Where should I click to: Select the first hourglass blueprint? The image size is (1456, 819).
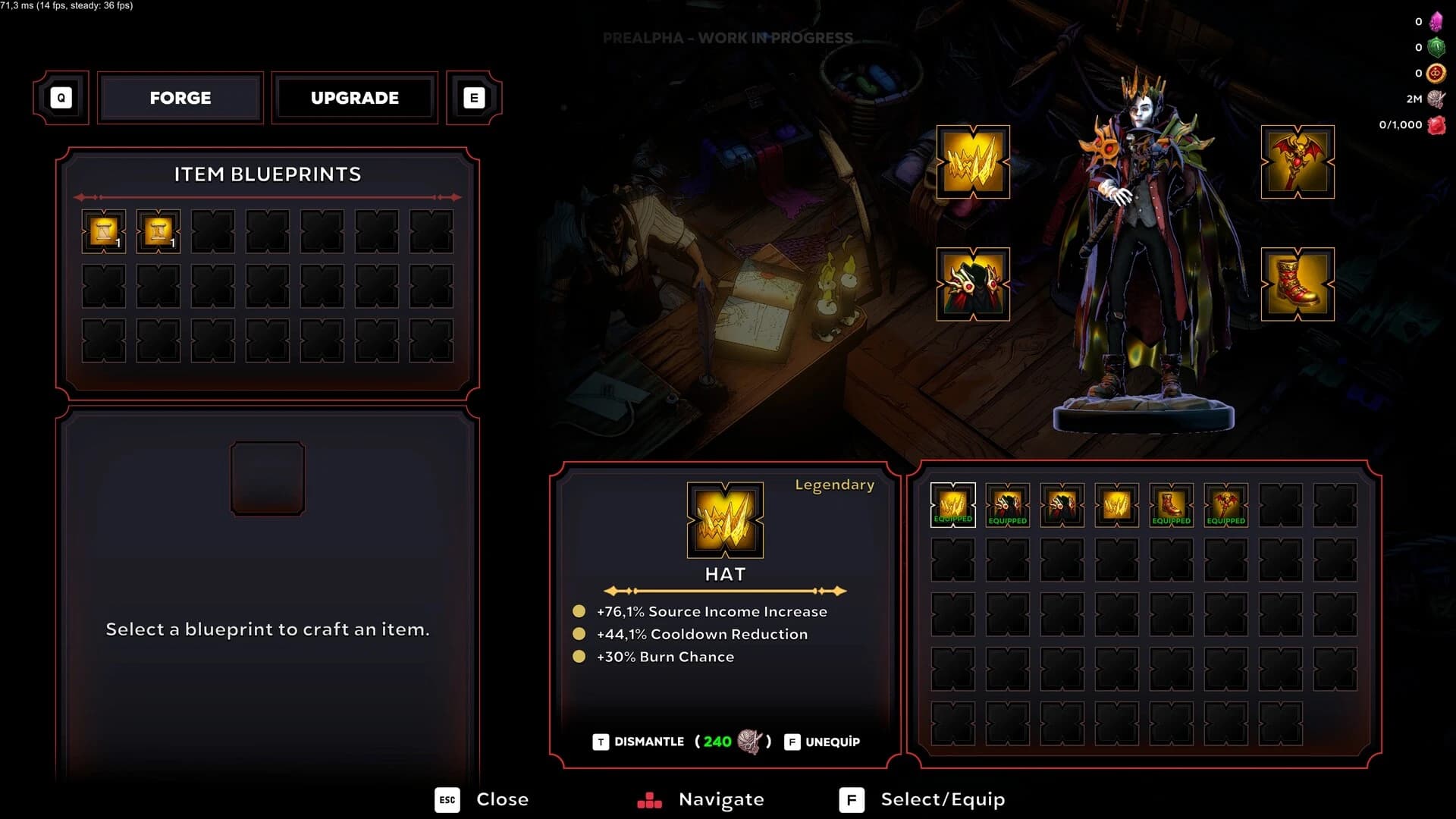(104, 230)
